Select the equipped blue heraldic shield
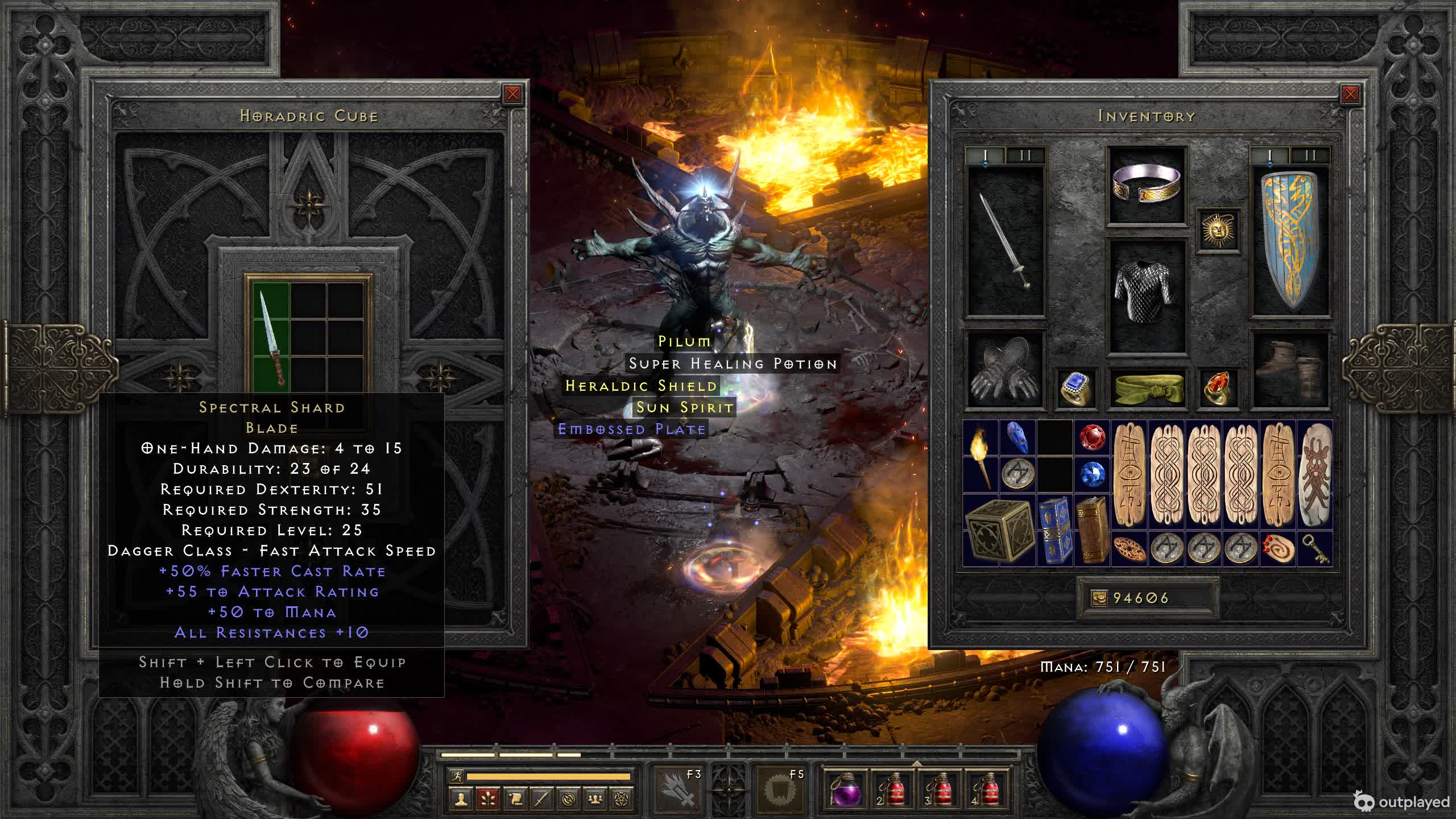The width and height of the screenshot is (1456, 819). pyautogui.click(x=1291, y=241)
